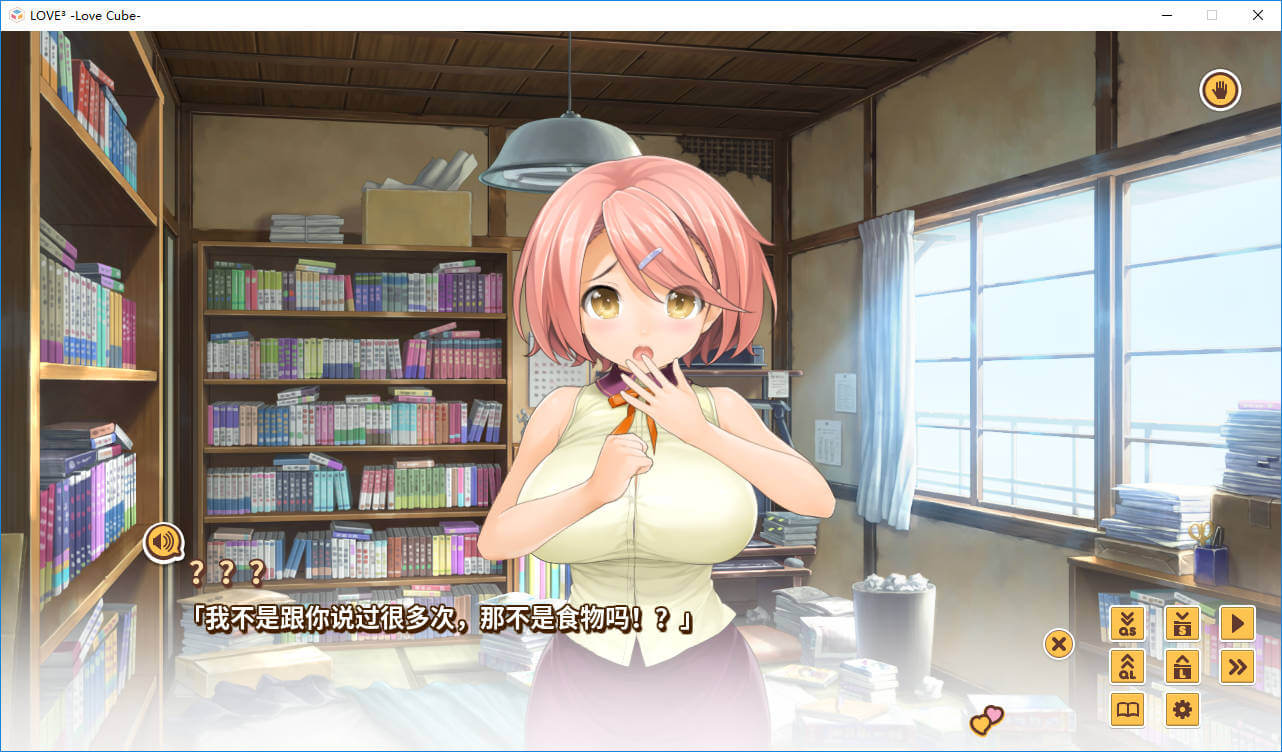
Task: Click the QL quick load button
Action: click(1128, 667)
